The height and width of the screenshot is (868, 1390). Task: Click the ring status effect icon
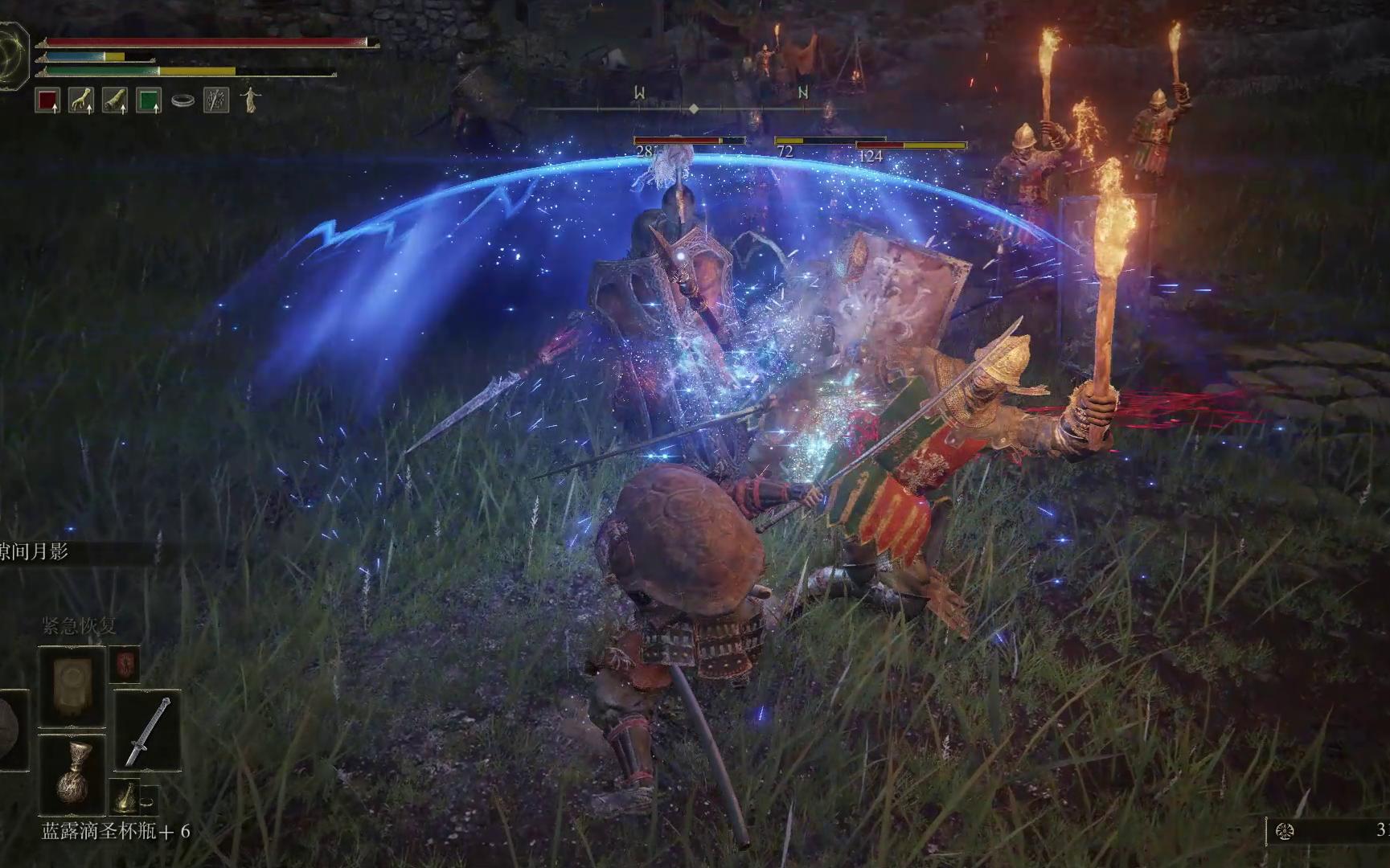(x=182, y=101)
